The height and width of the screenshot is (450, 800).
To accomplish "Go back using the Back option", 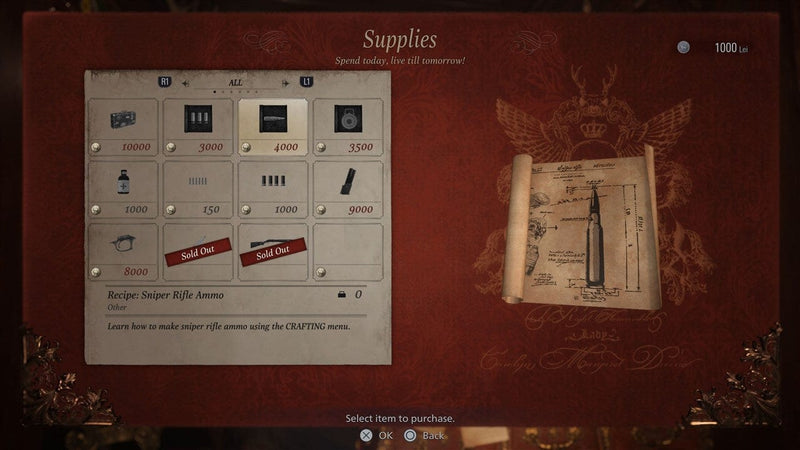I will pos(424,435).
